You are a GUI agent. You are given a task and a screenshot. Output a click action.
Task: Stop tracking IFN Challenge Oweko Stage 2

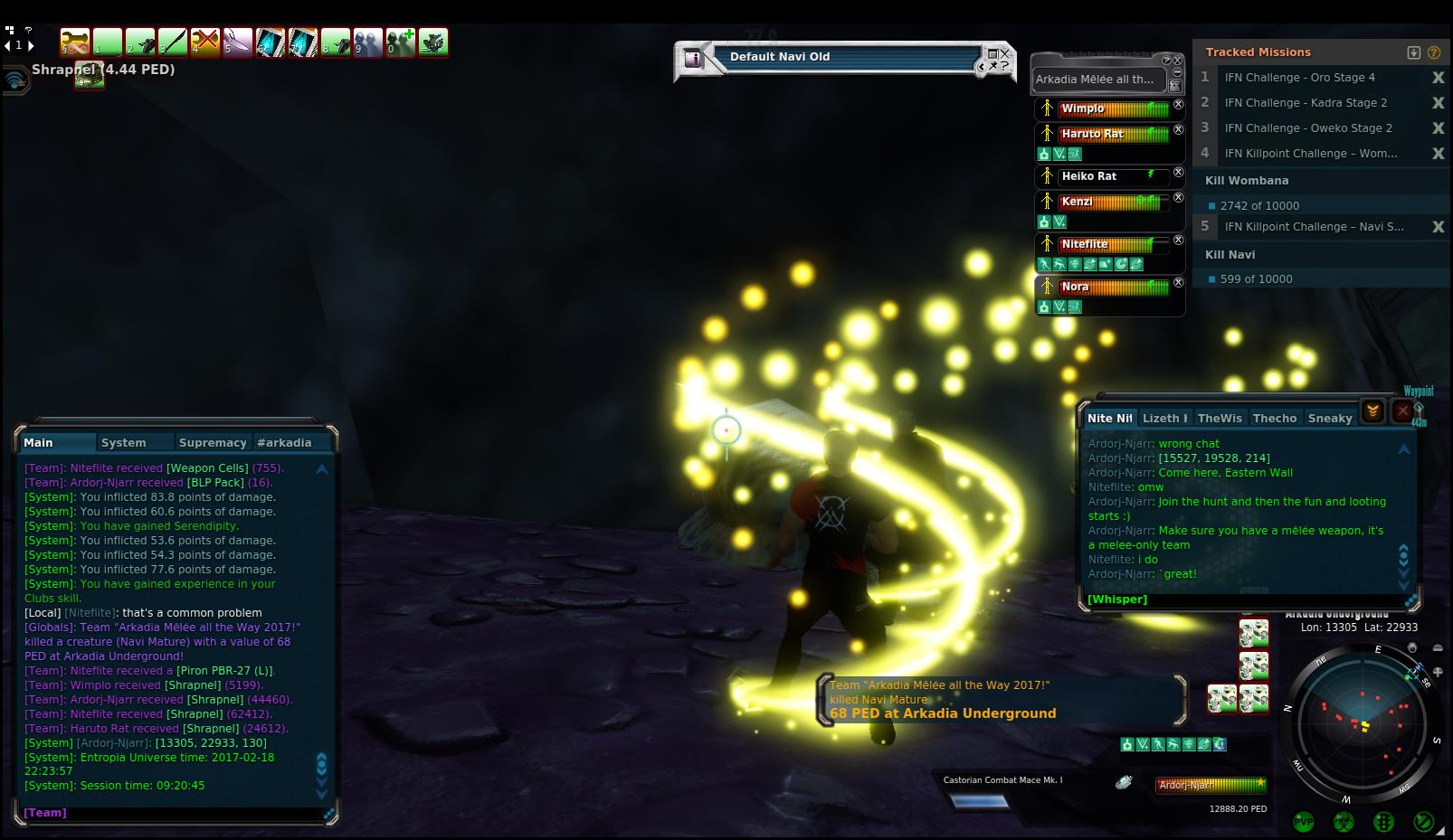coord(1438,128)
